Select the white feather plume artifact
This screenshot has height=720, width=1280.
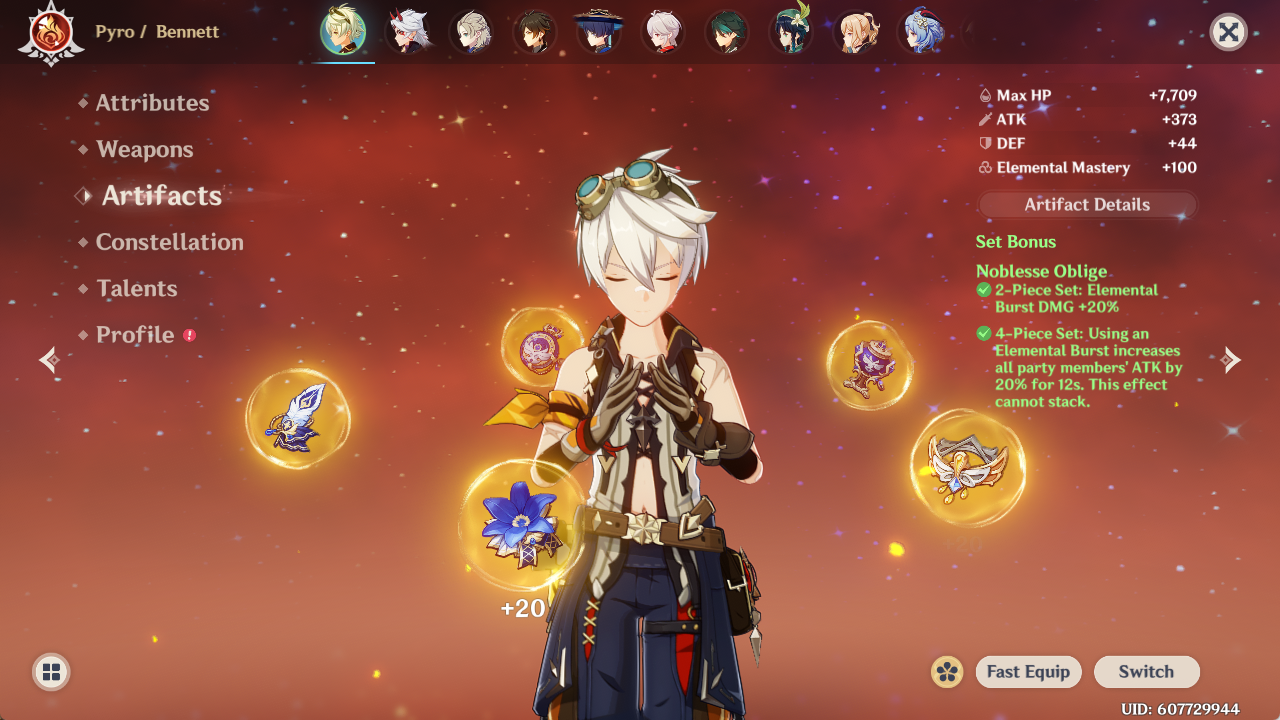pyautogui.click(x=297, y=418)
